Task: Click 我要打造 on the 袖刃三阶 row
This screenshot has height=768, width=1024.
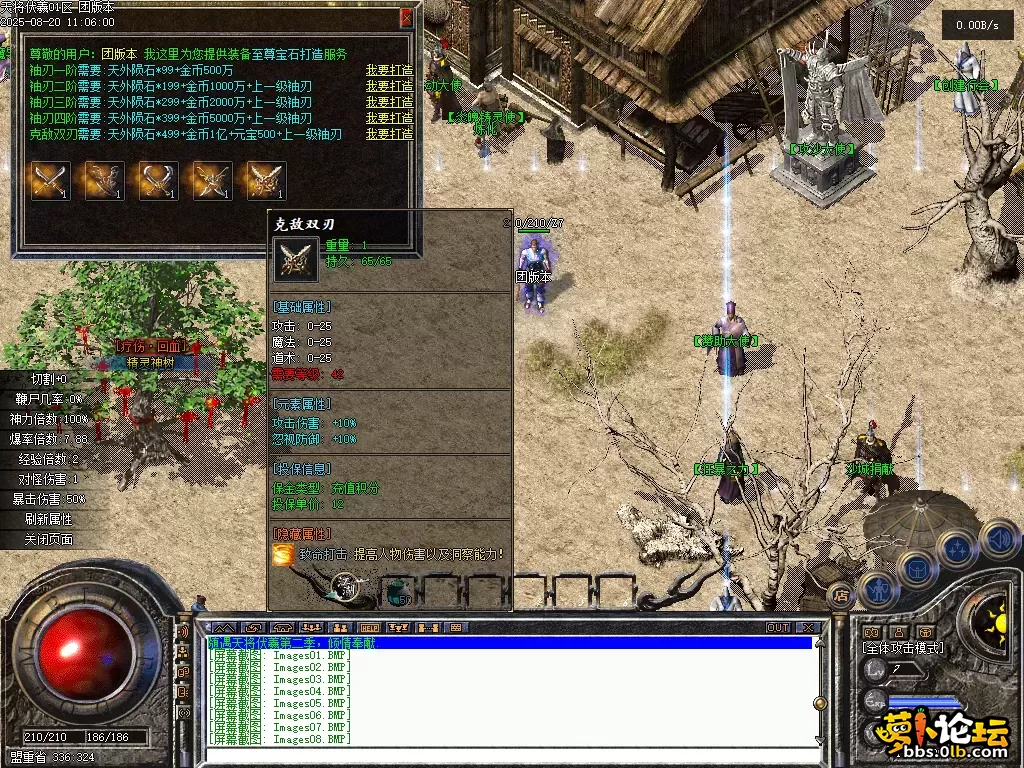Action: pos(389,102)
